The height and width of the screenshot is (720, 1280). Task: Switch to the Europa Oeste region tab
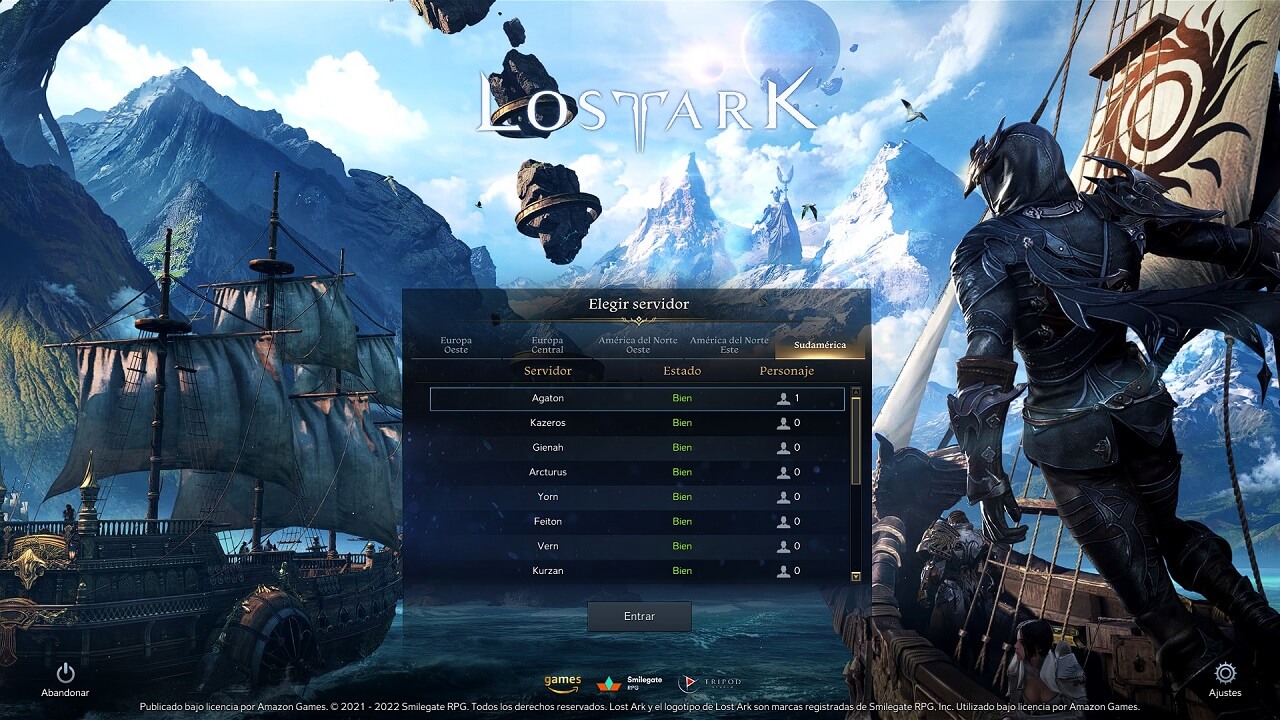coord(456,345)
